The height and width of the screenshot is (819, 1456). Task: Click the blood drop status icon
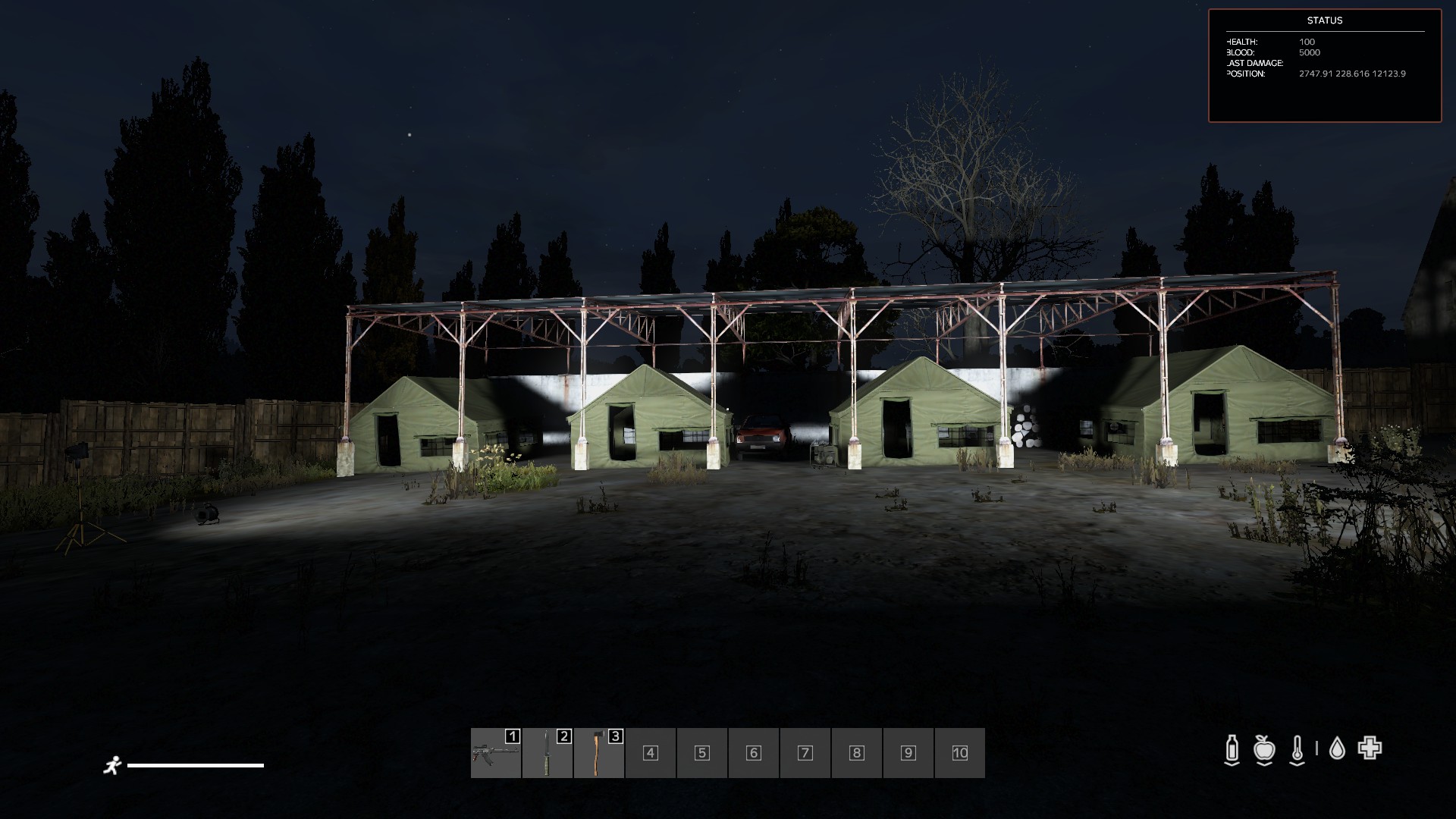coord(1338,747)
